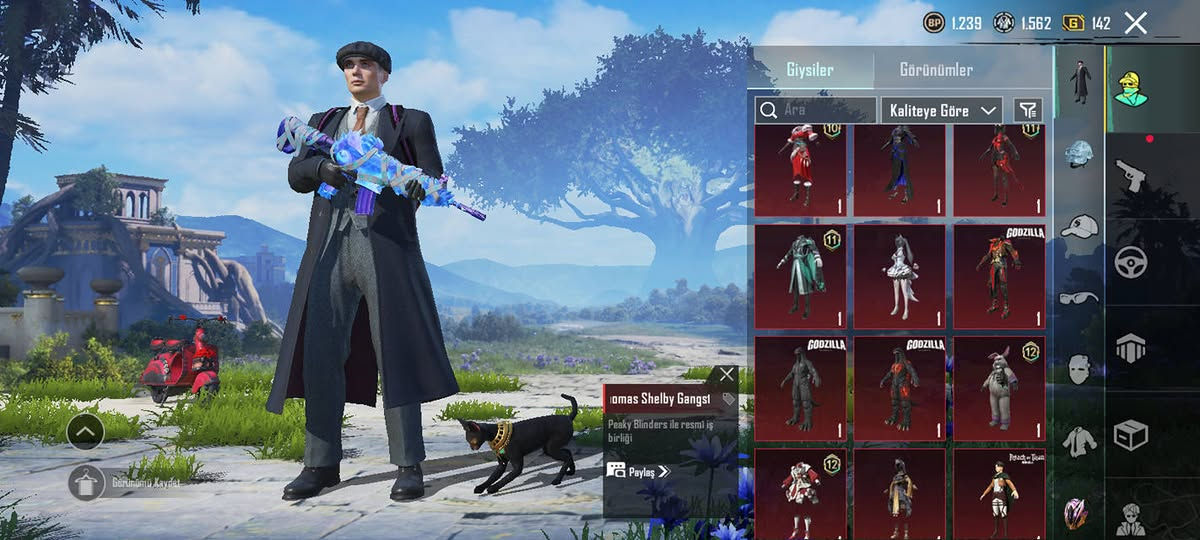Image resolution: width=1200 pixels, height=540 pixels.
Task: Show the baseball cap headwear category
Action: point(1079,227)
